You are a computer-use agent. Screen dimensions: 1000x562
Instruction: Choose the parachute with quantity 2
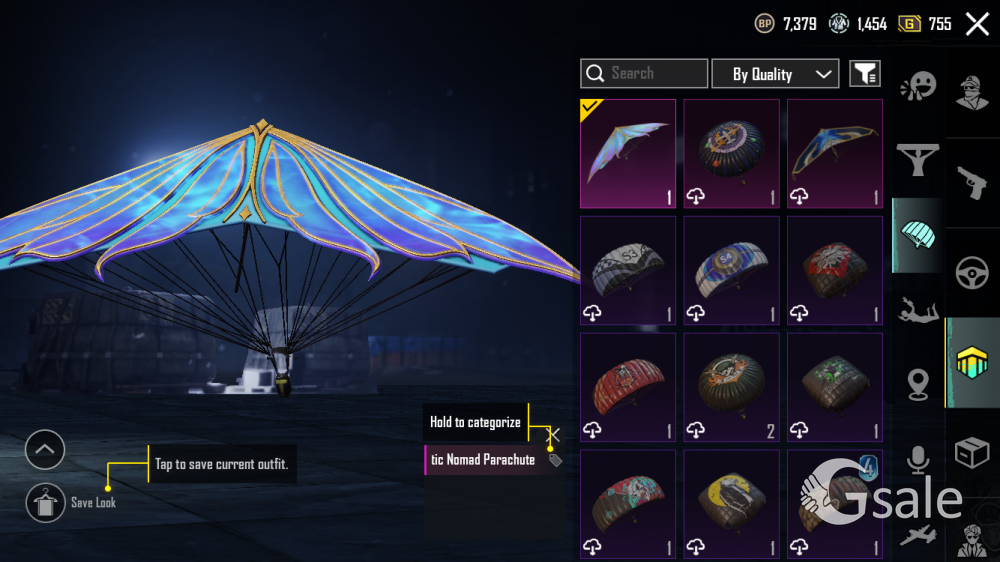[x=731, y=387]
